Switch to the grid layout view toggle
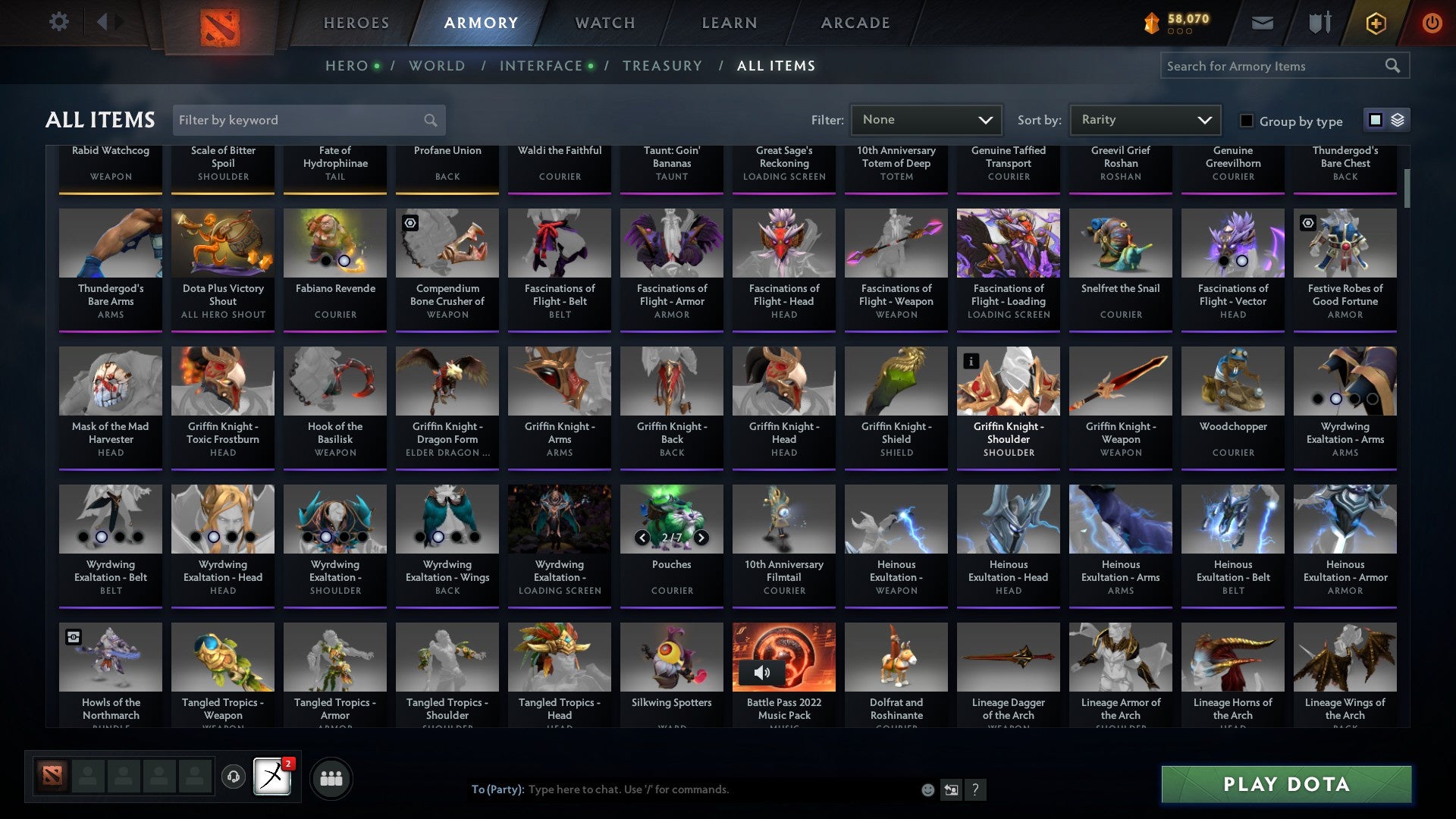This screenshot has width=1456, height=819. point(1374,120)
